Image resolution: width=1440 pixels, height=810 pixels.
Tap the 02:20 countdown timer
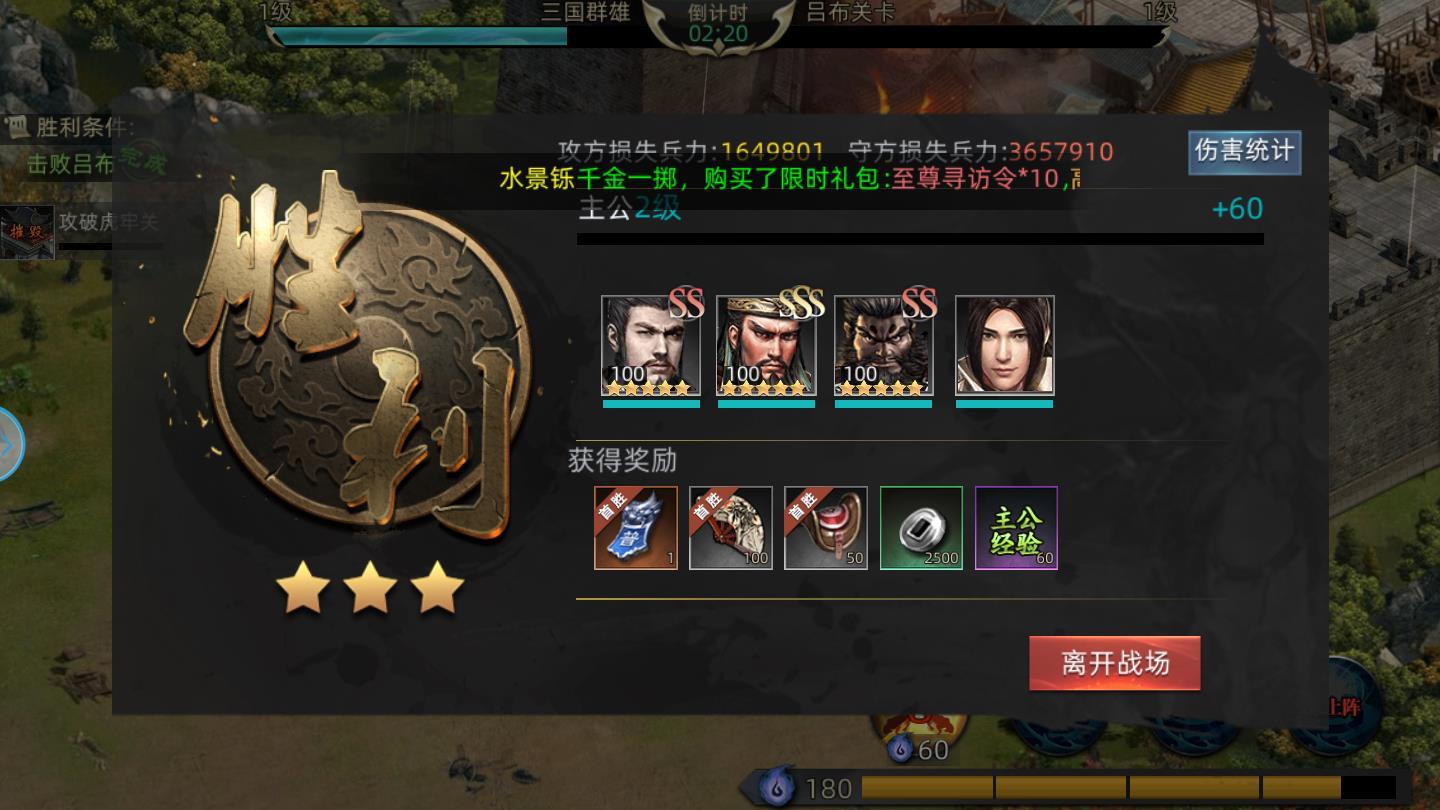718,31
